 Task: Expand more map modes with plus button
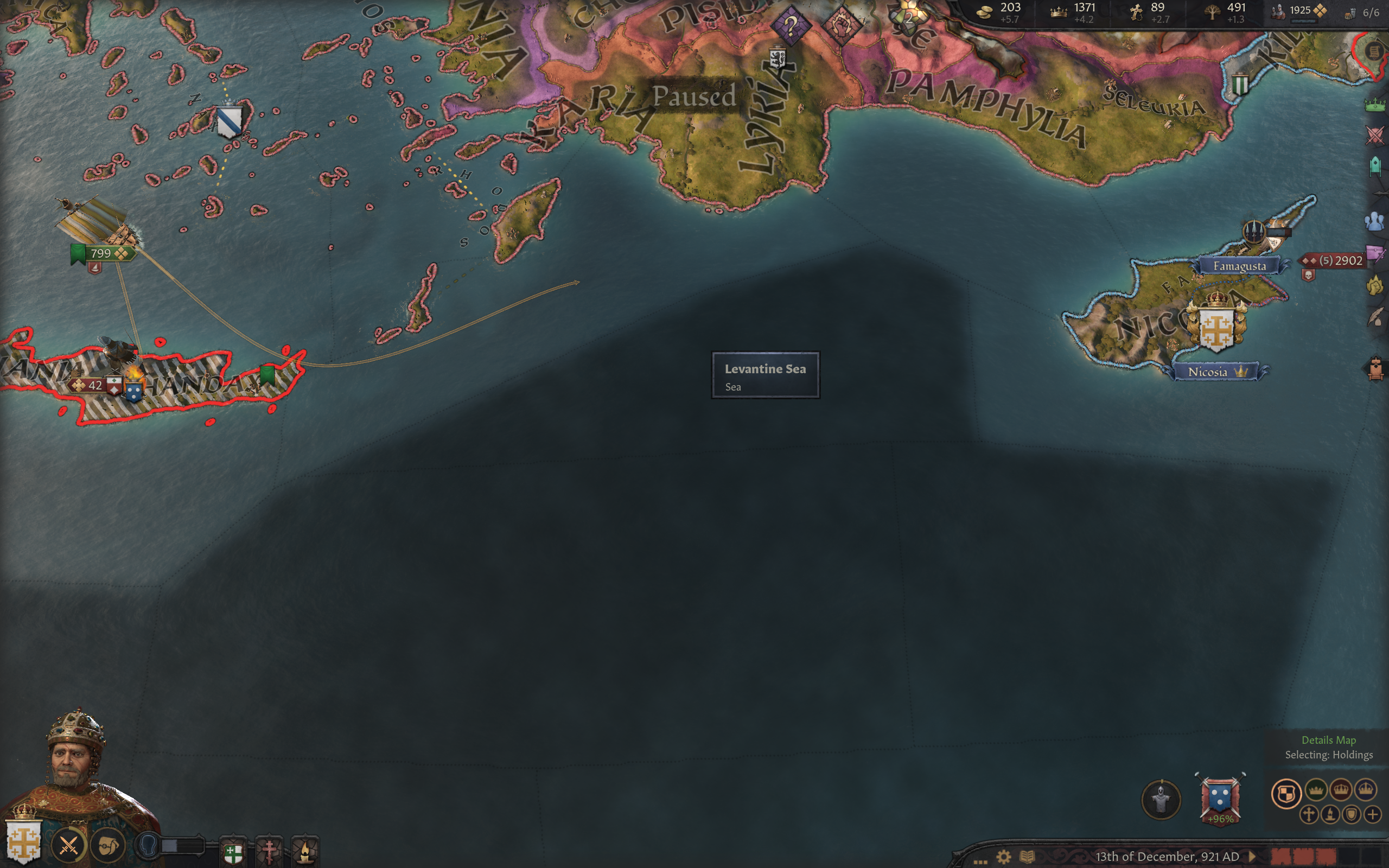click(1372, 814)
